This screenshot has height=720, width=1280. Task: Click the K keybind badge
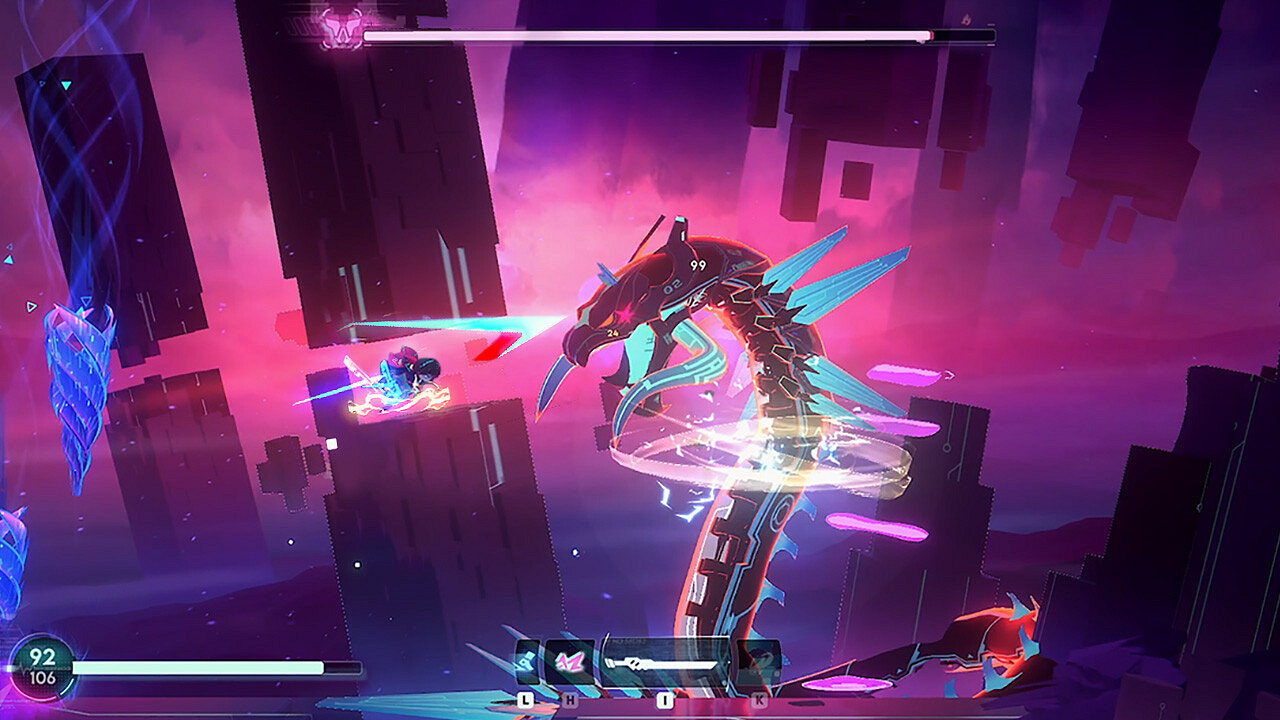[758, 699]
